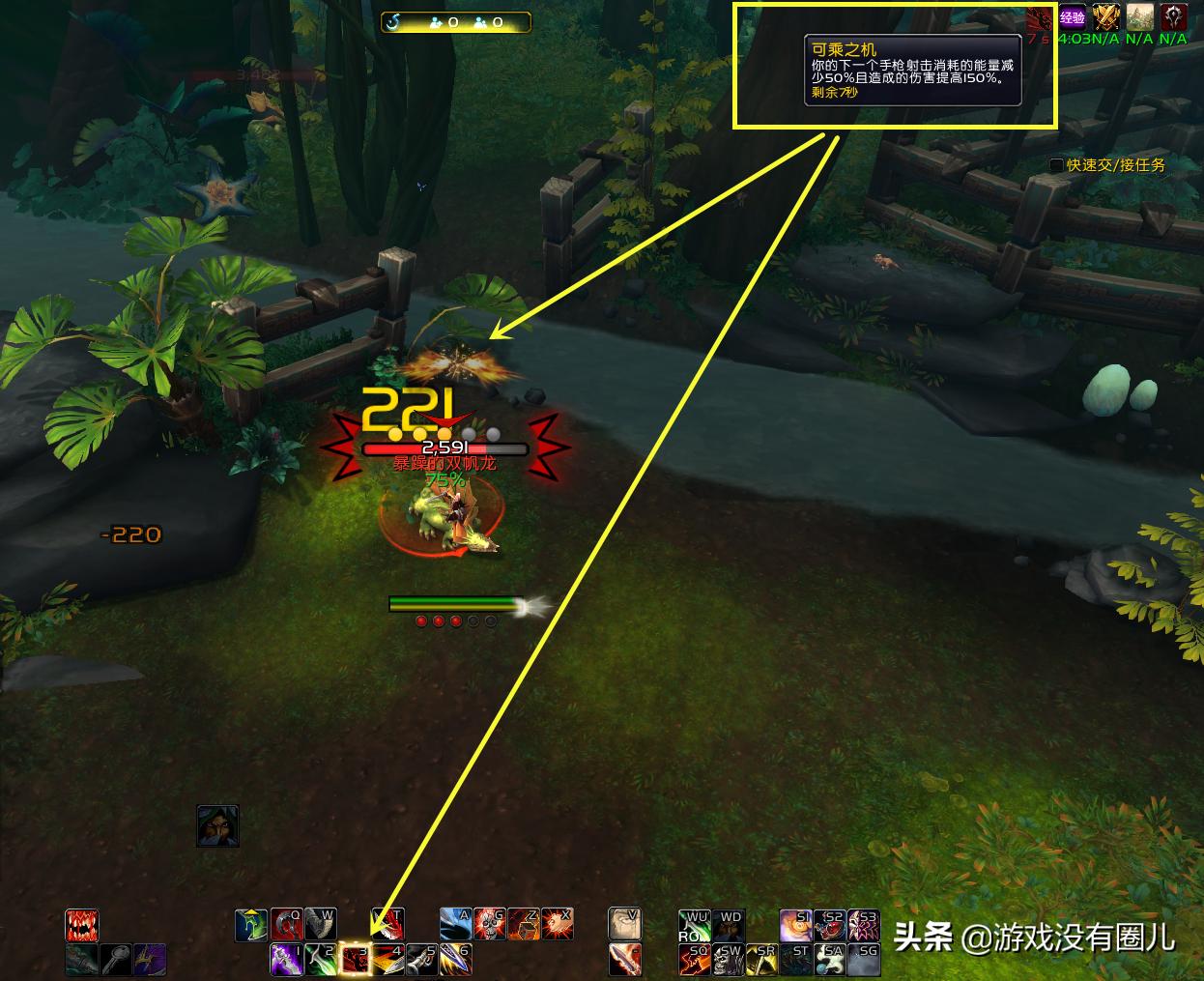This screenshot has height=981, width=1204.
Task: Click the landscape painting buff icon
Action: [1140, 16]
